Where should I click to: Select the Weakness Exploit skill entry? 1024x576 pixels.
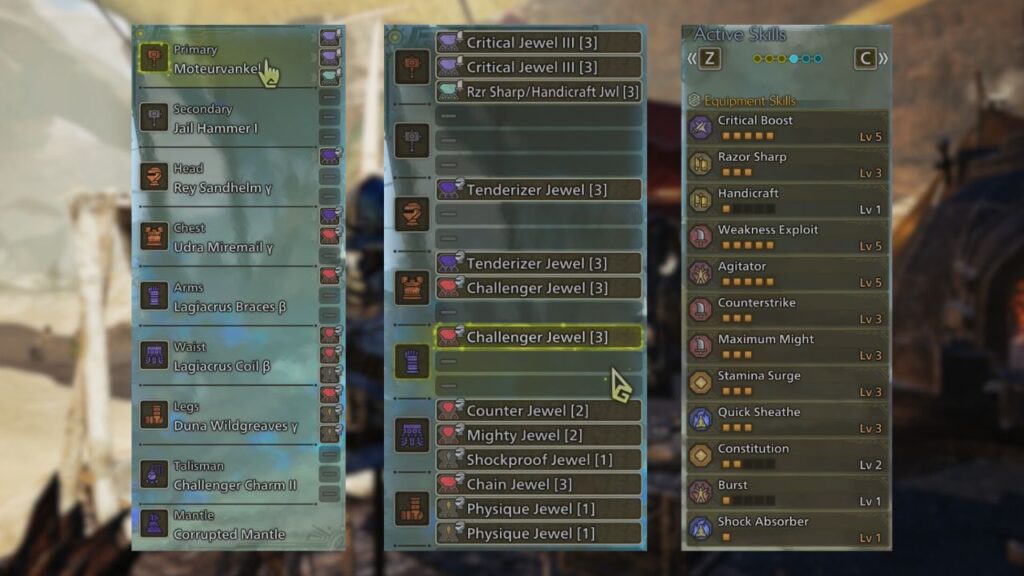[x=786, y=237]
